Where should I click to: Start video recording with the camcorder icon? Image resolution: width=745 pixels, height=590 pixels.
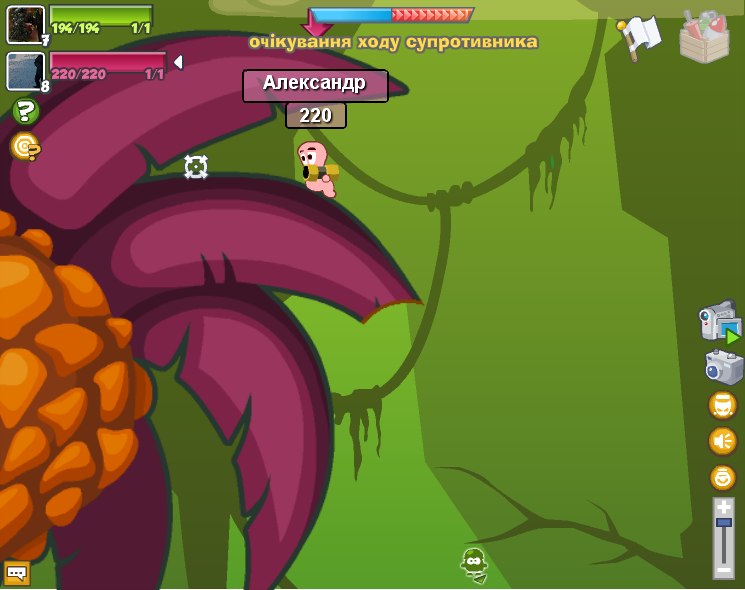pyautogui.click(x=720, y=322)
